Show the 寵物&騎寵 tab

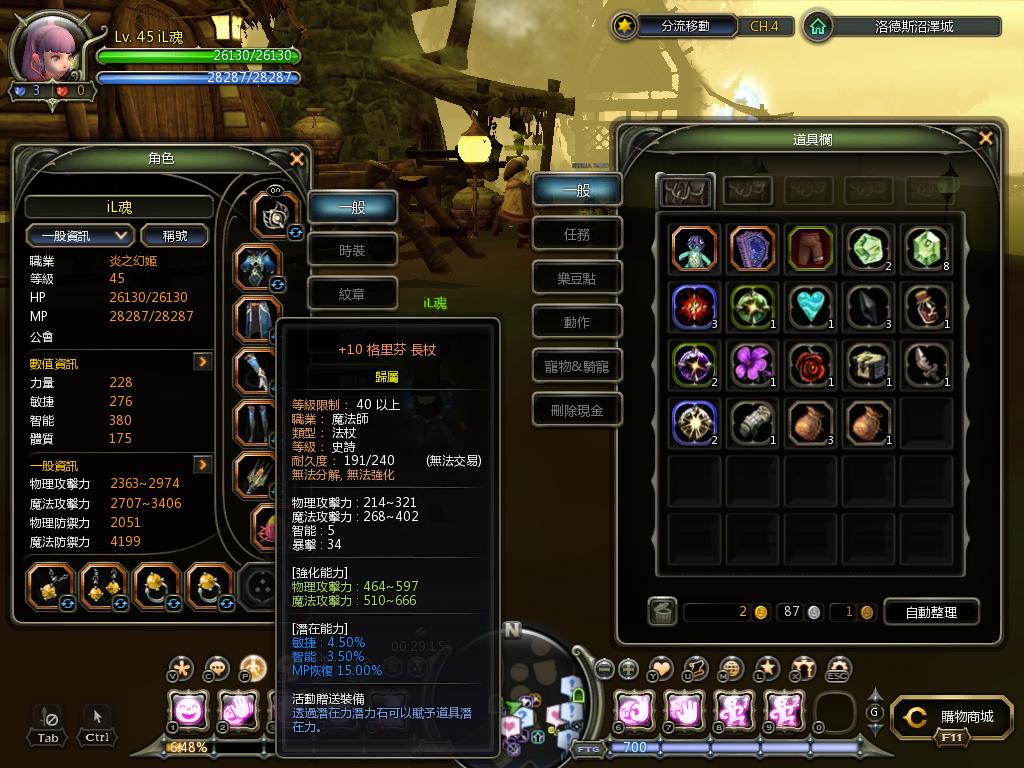coord(577,366)
